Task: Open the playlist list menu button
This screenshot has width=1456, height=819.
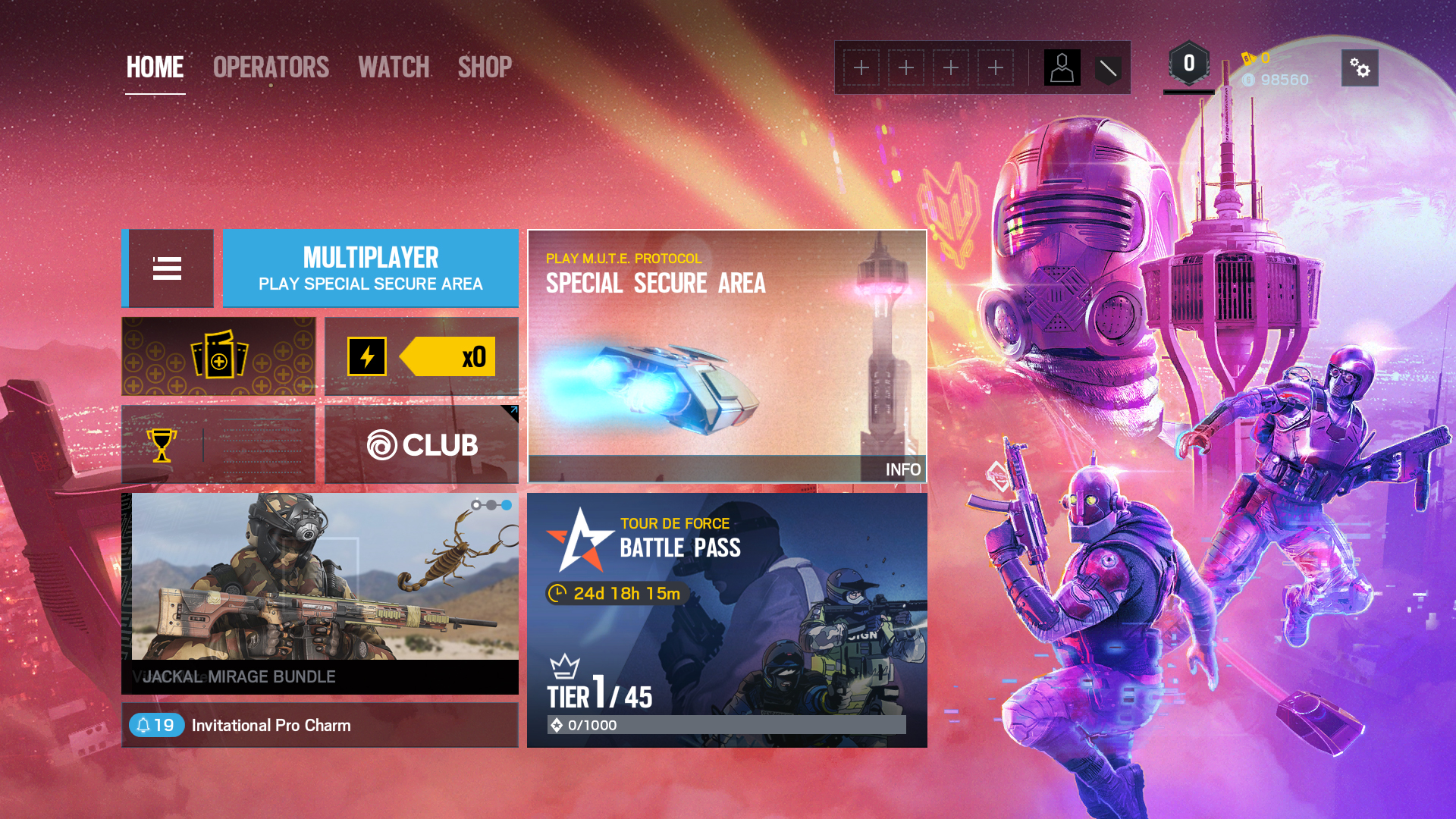Action: [x=168, y=268]
